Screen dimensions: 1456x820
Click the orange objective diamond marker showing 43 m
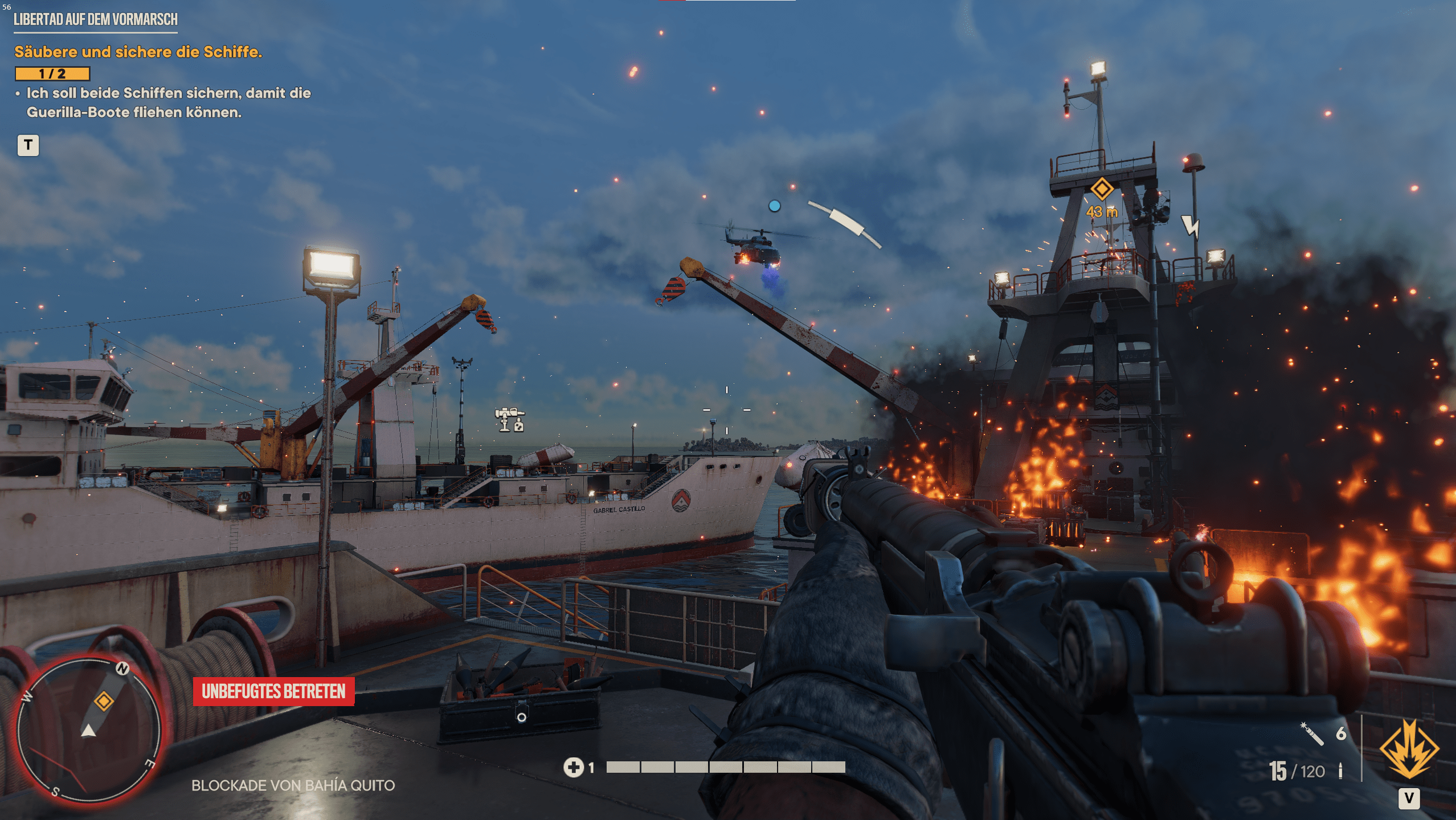(1102, 189)
